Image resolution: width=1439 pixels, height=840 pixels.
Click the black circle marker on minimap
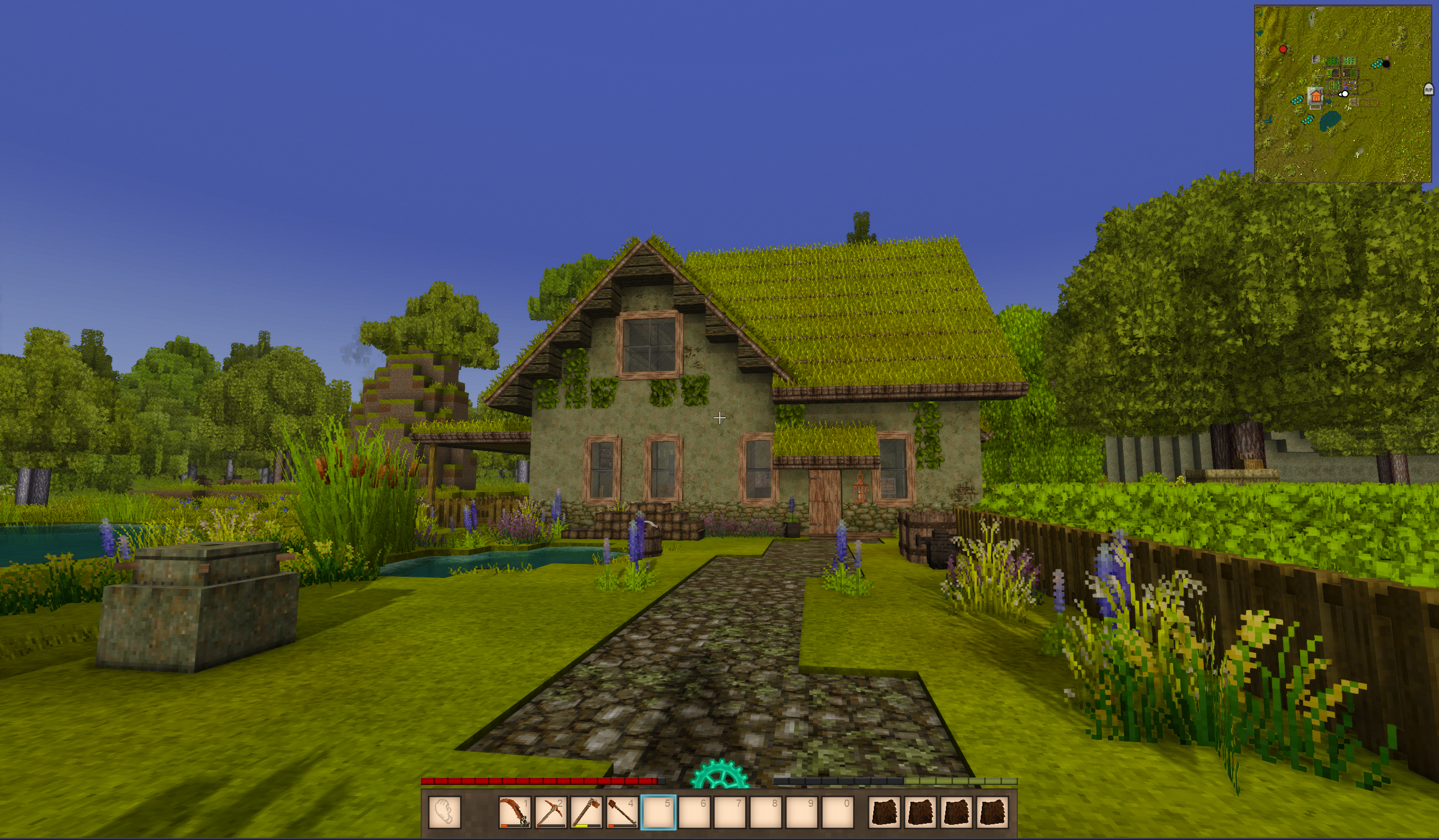pyautogui.click(x=1386, y=64)
